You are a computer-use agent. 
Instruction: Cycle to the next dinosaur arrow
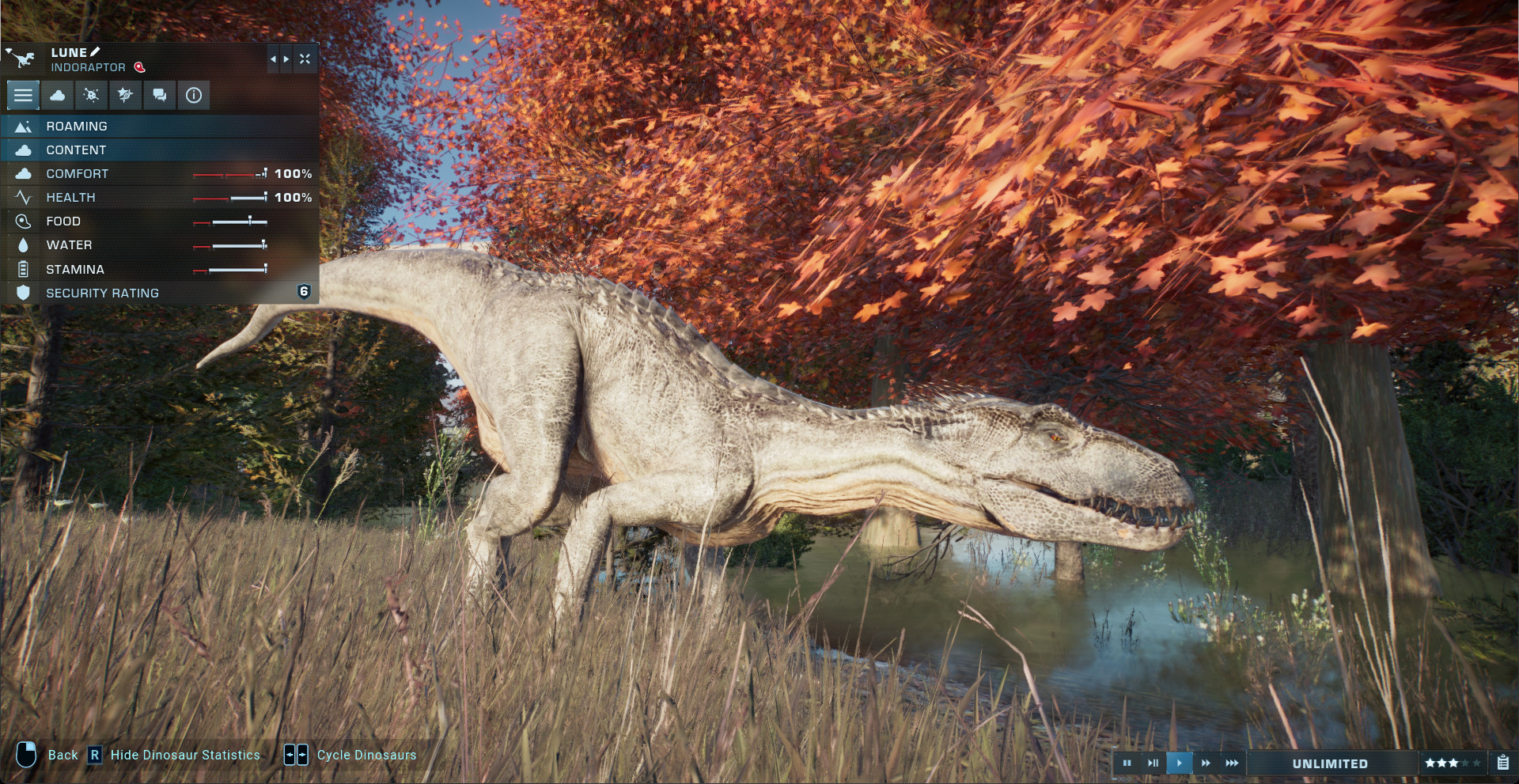point(286,59)
